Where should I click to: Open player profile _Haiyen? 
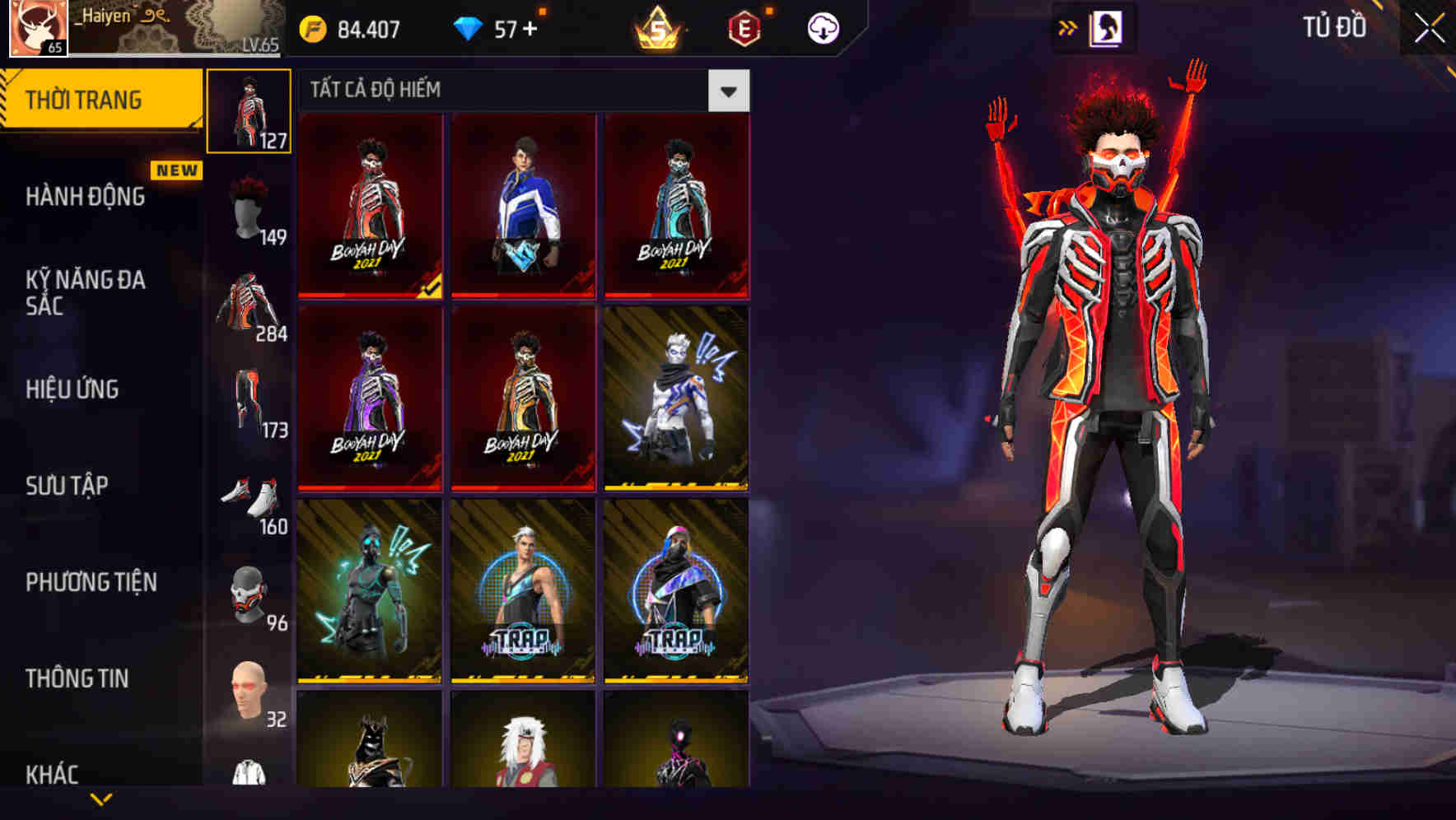[99, 21]
